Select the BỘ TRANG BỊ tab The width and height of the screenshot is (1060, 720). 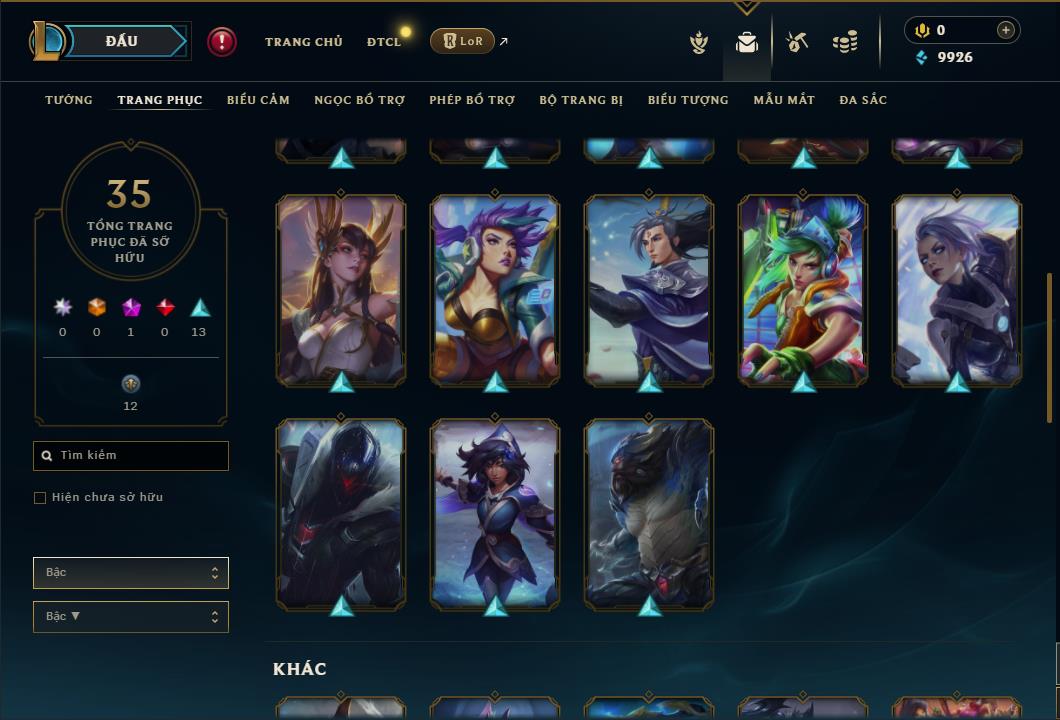point(581,100)
